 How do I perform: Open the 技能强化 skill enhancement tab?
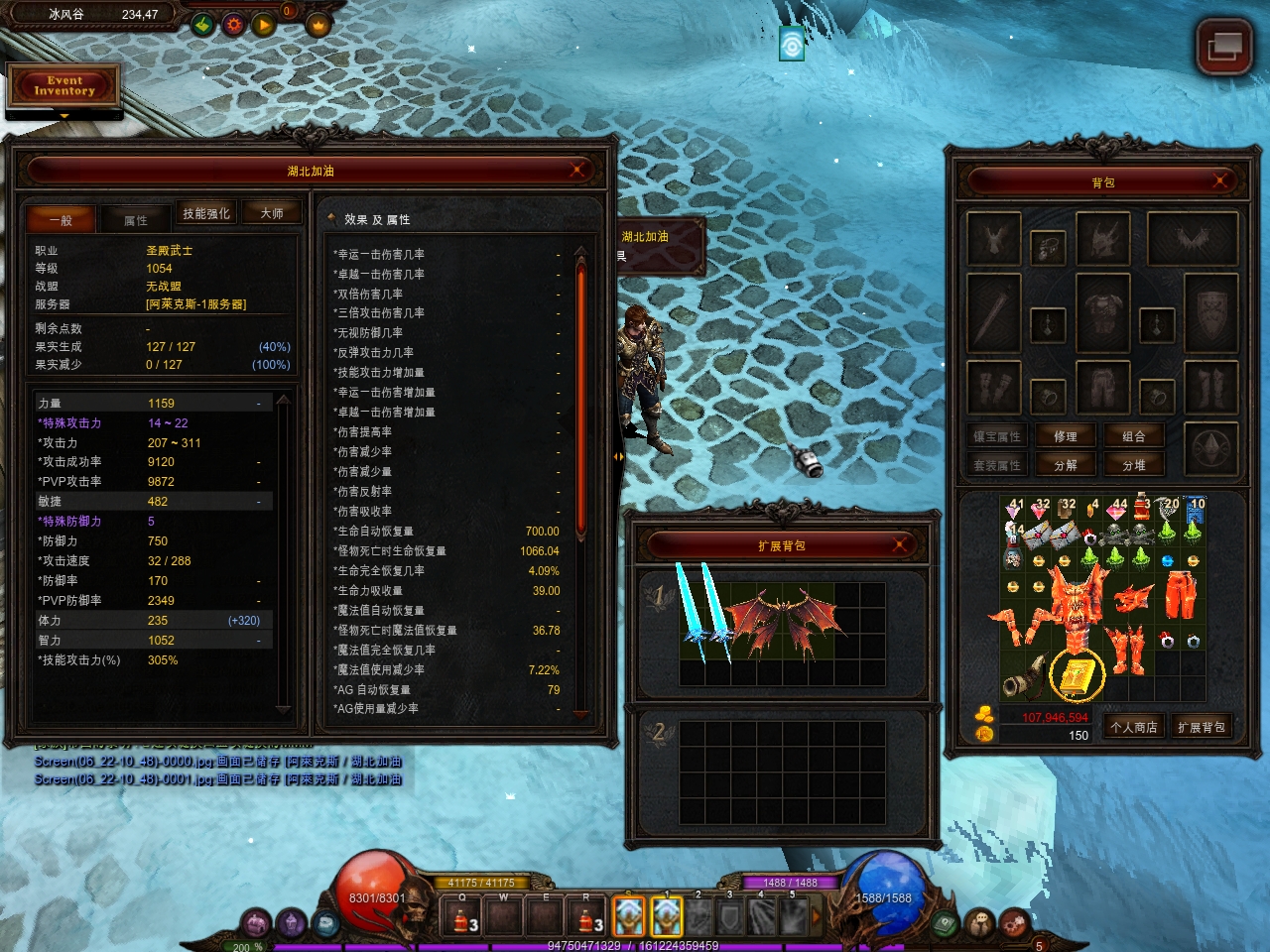[x=206, y=213]
